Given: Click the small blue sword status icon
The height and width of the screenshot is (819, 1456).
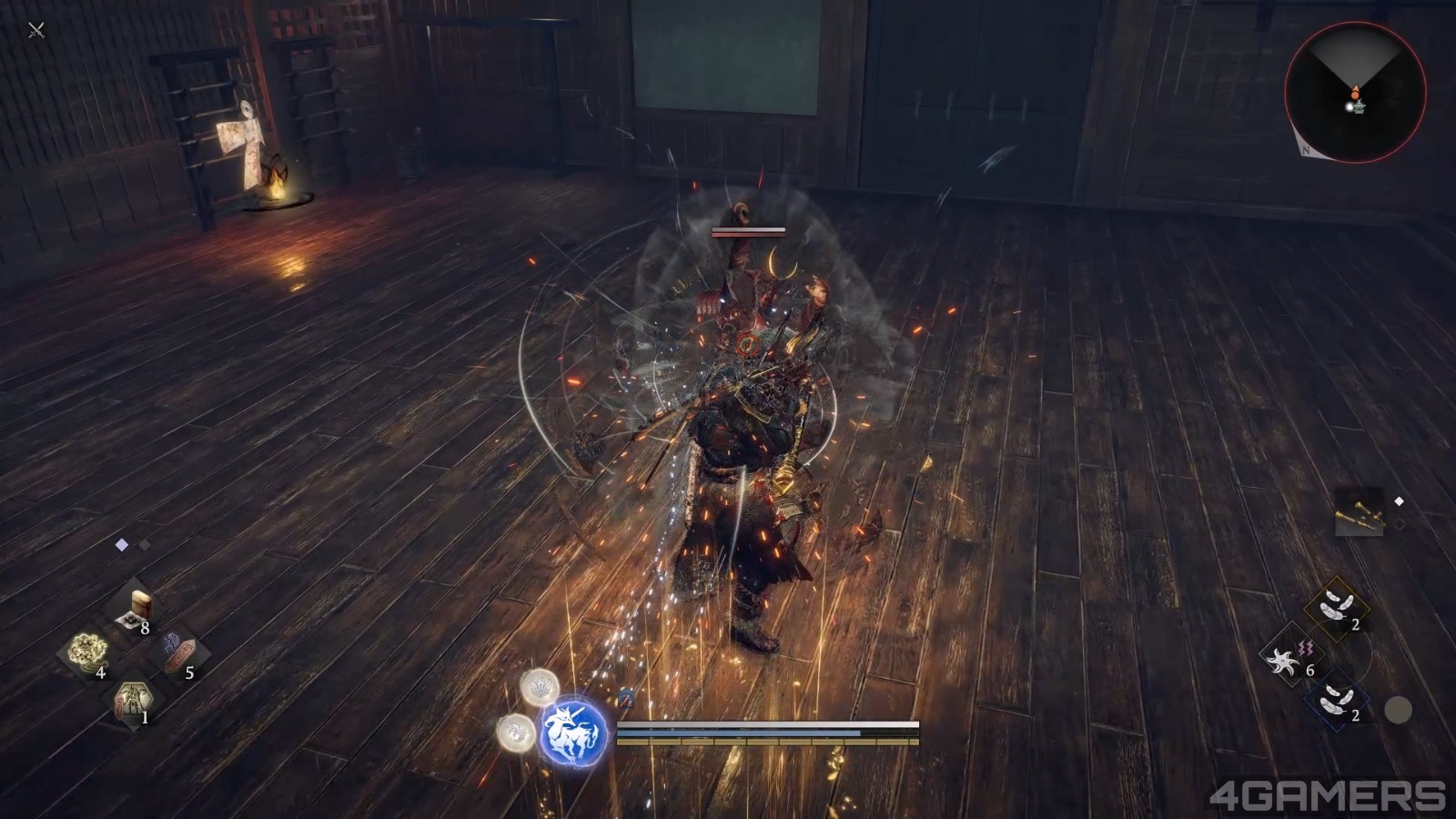Looking at the screenshot, I should point(626,698).
